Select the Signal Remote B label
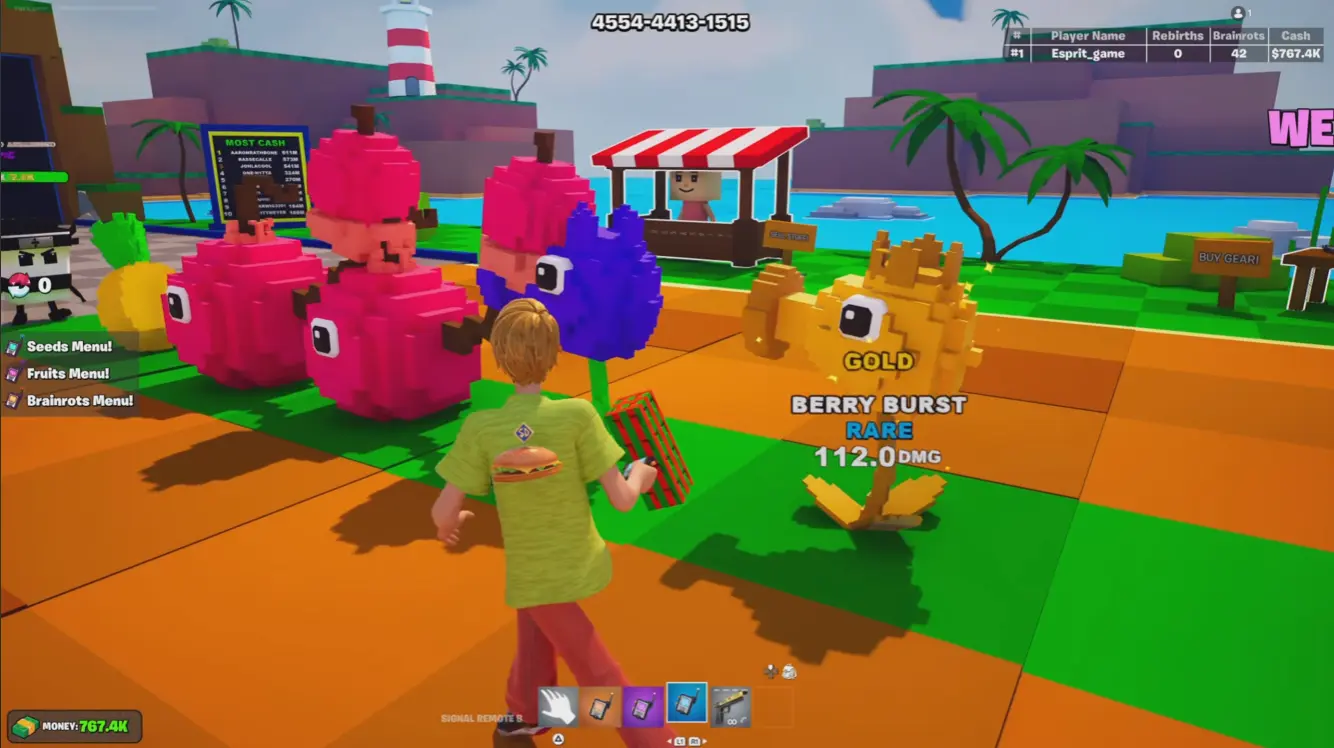The height and width of the screenshot is (748, 1334). (x=481, y=717)
